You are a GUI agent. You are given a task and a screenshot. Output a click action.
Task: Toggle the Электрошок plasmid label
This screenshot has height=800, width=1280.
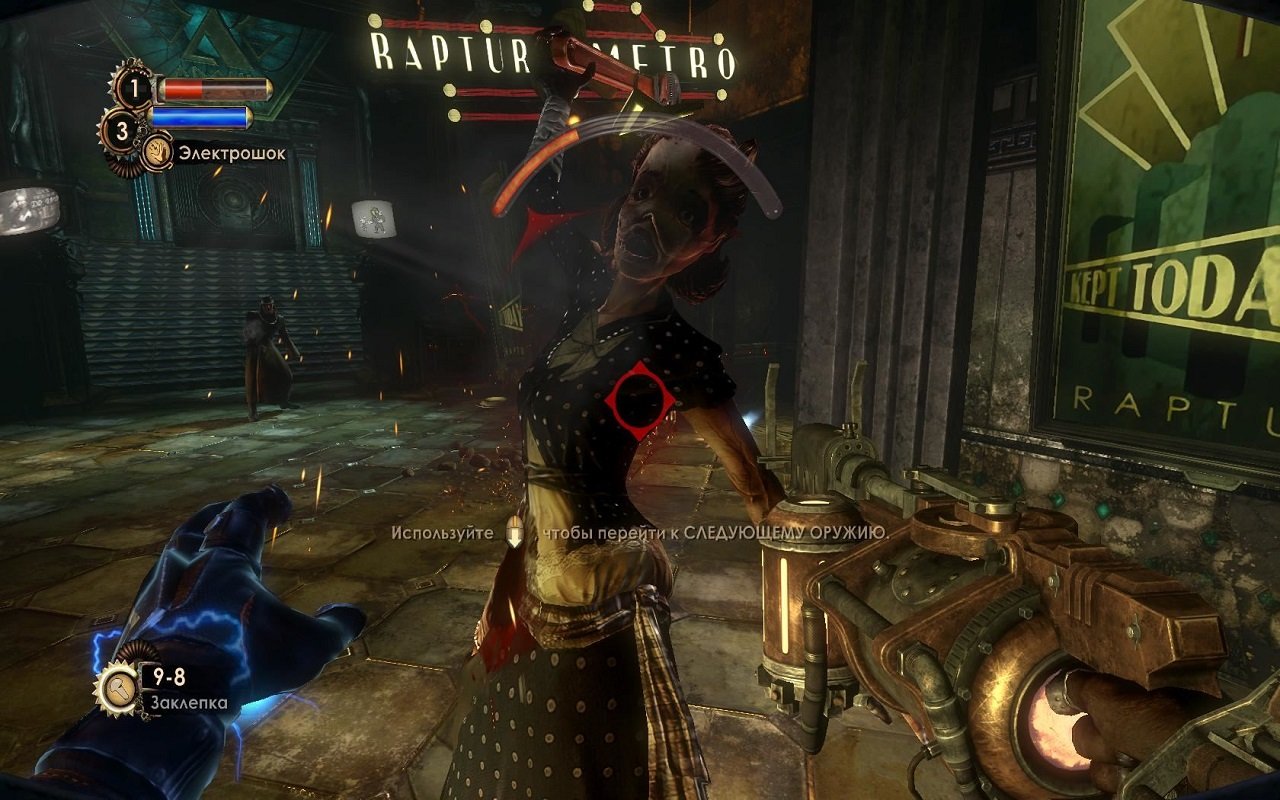231,151
